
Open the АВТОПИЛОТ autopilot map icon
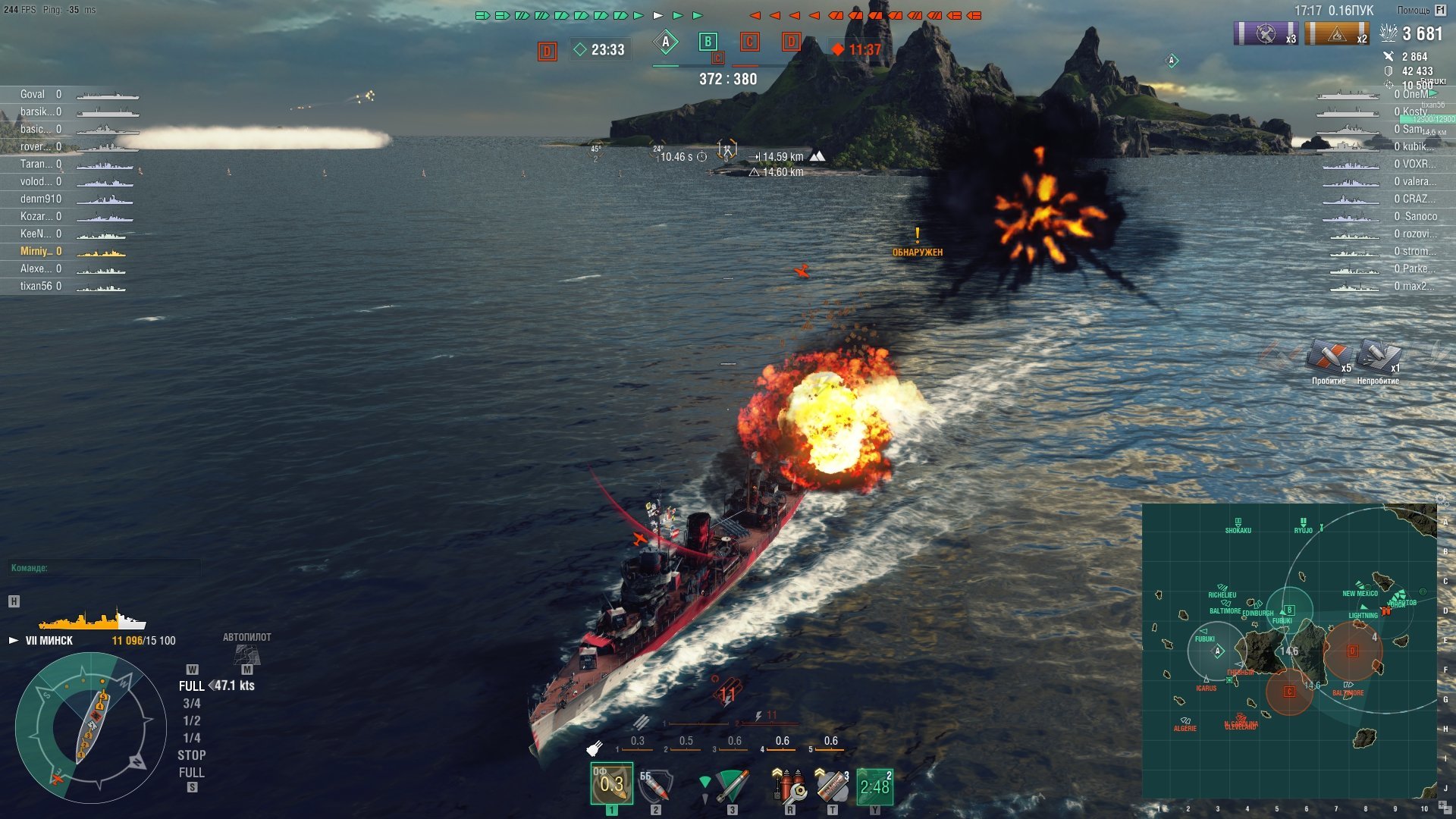click(x=246, y=653)
